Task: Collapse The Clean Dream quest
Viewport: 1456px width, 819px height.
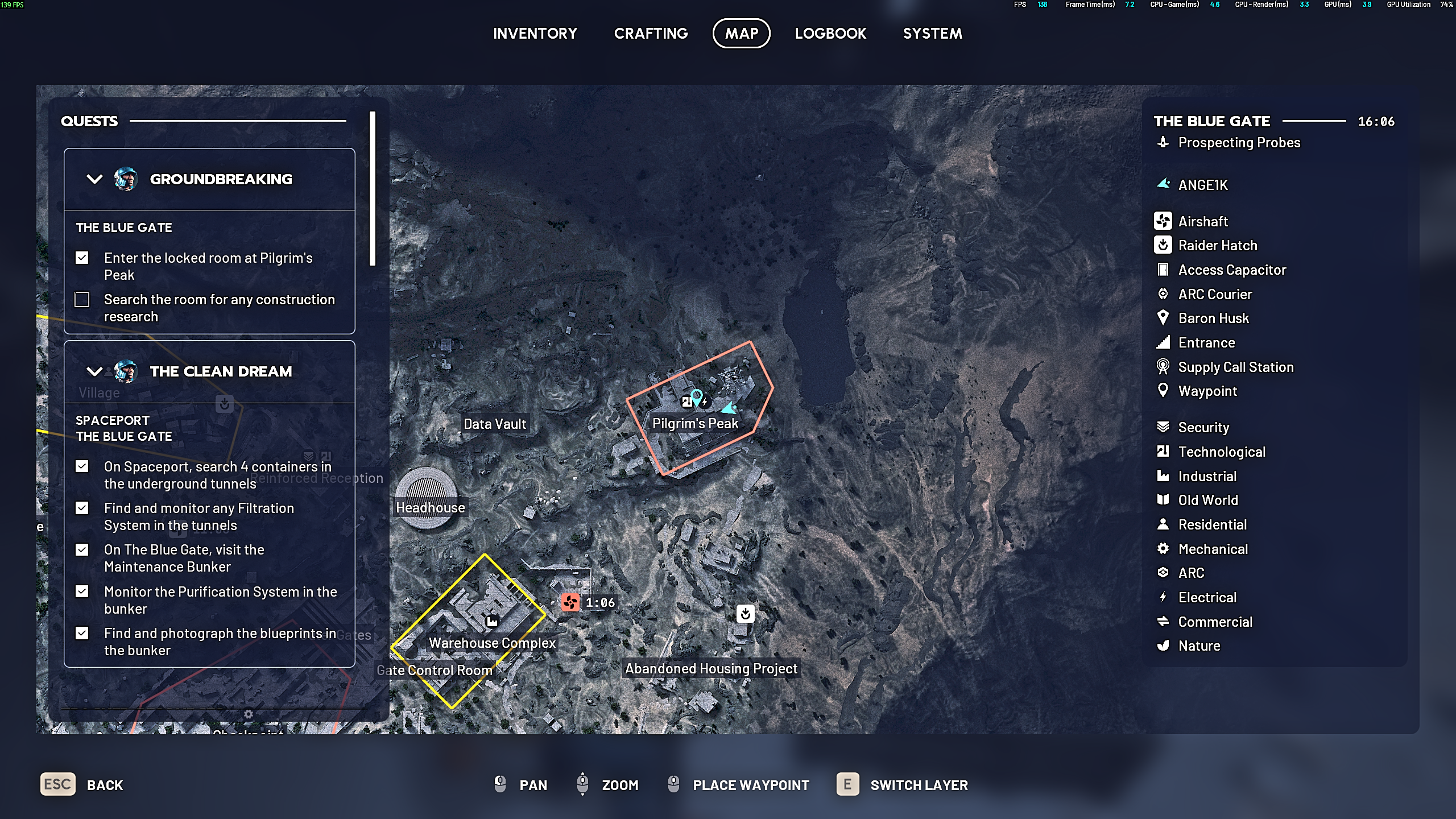Action: coord(94,371)
